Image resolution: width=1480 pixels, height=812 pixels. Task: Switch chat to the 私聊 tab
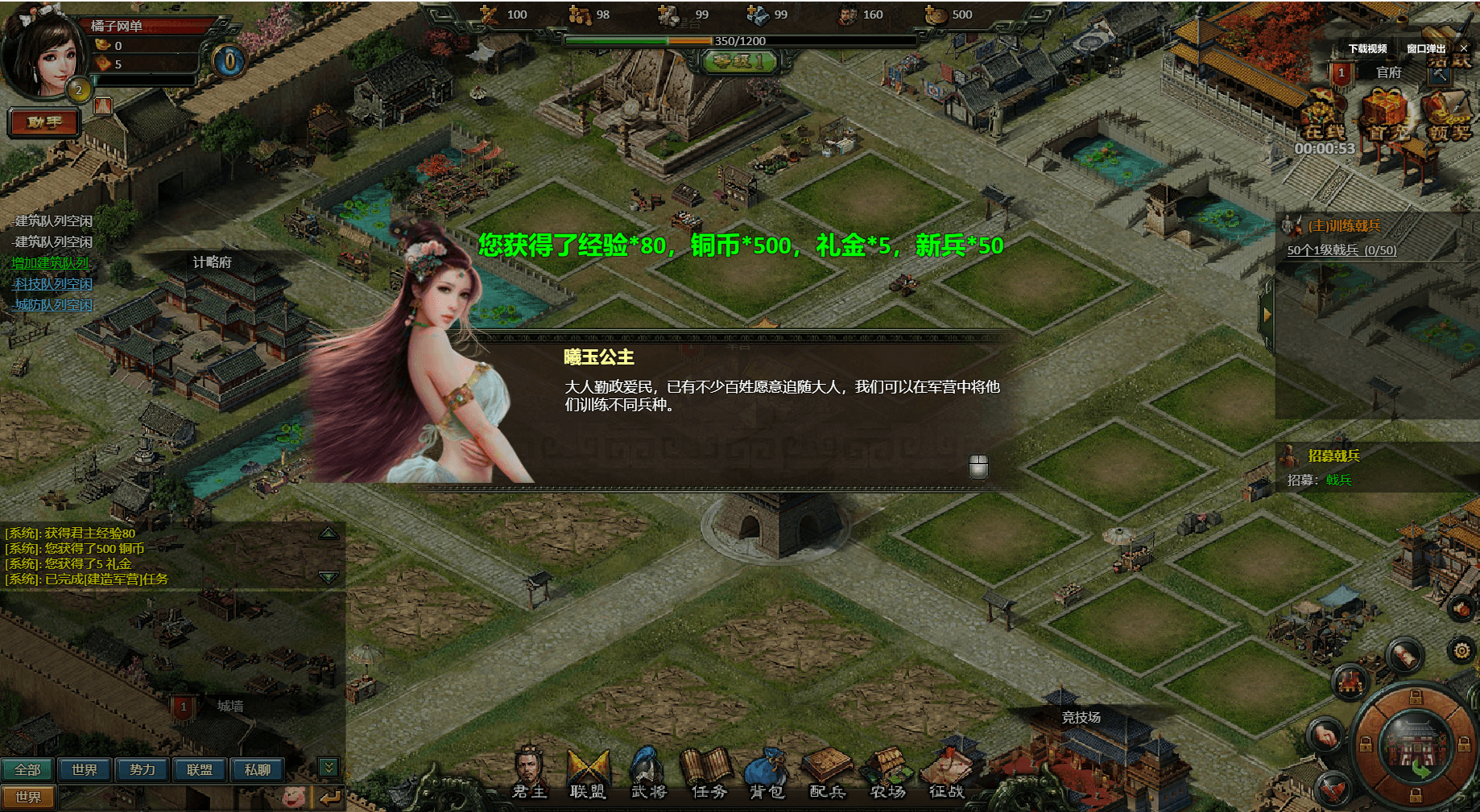[x=258, y=770]
